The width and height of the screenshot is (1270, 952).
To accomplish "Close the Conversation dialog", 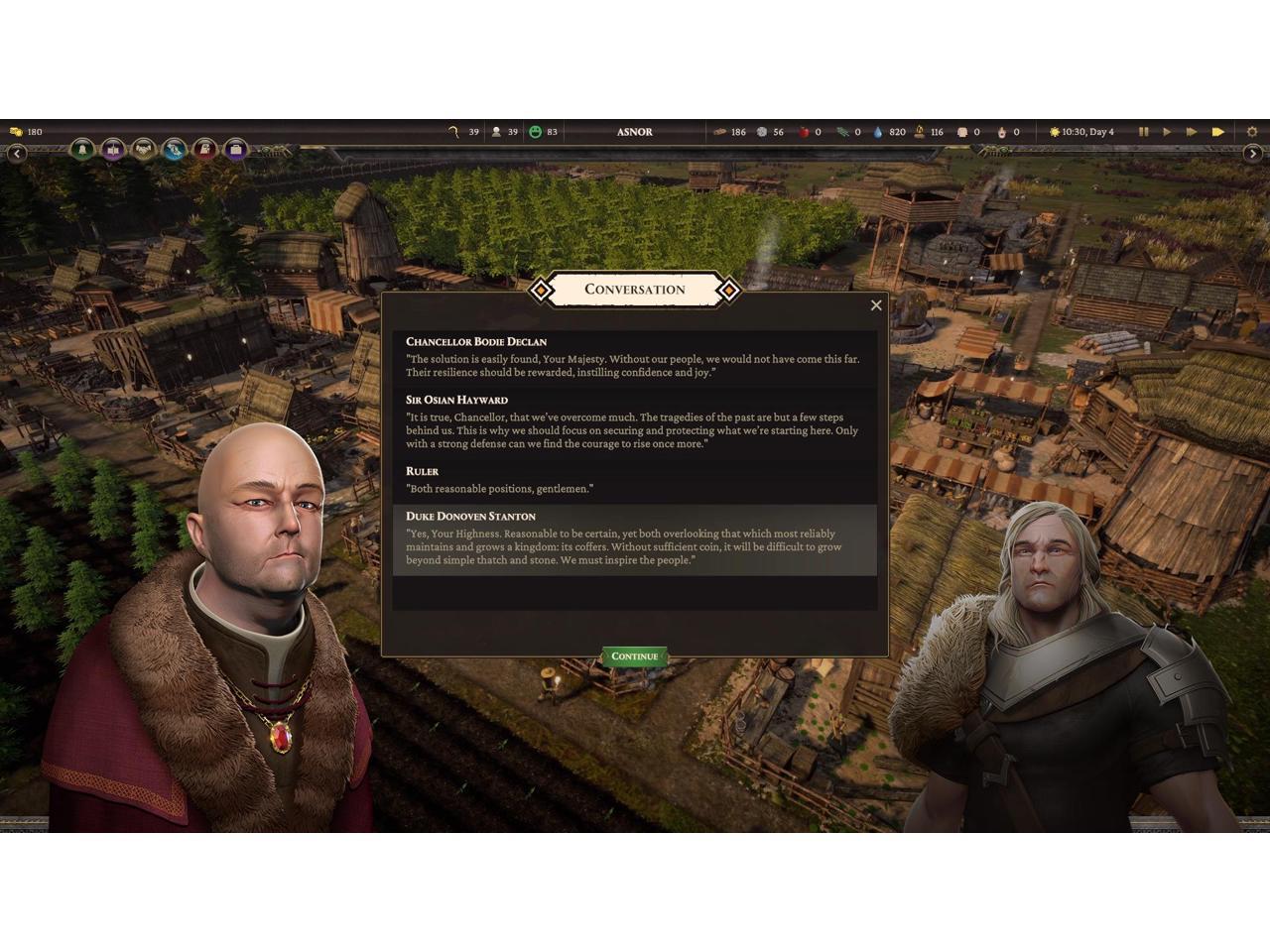I will (876, 305).
